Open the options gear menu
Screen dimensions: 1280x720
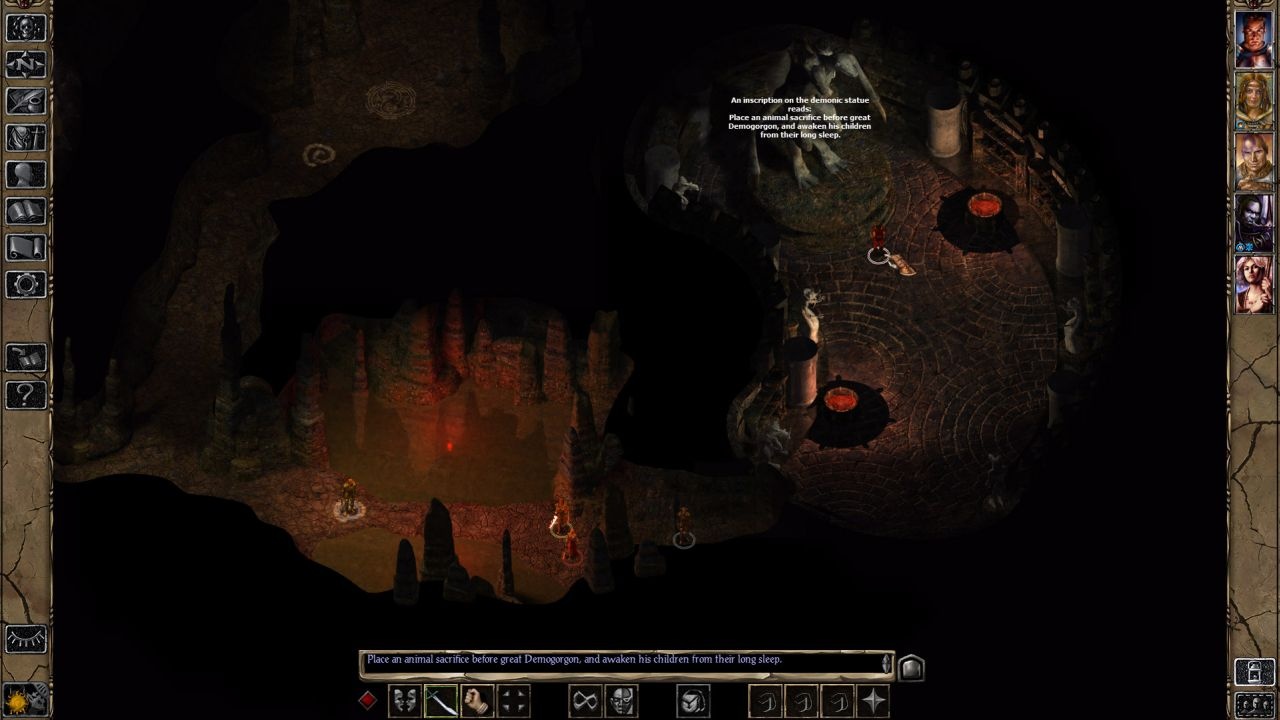point(26,284)
